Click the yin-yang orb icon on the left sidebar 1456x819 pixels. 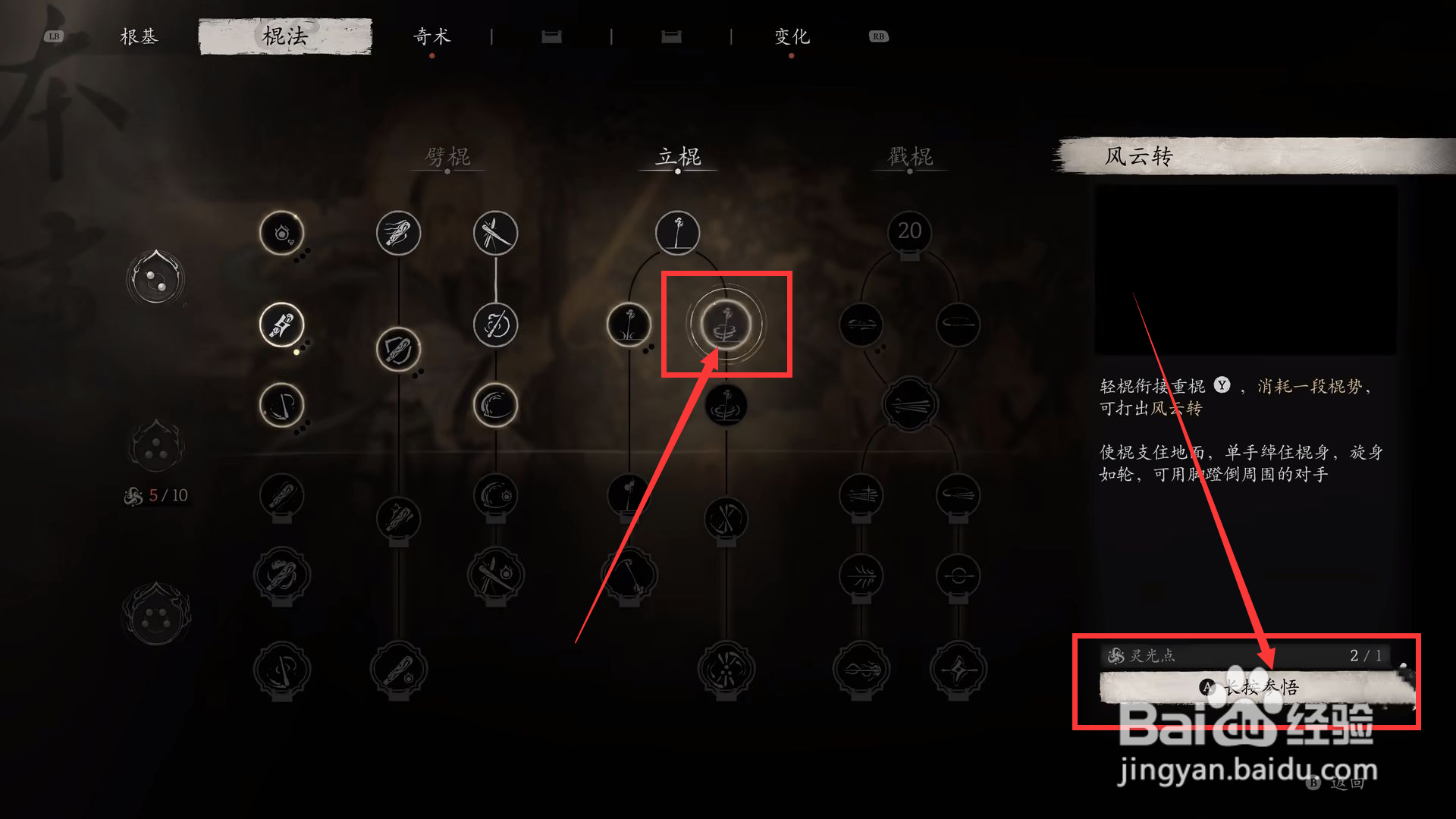[155, 279]
